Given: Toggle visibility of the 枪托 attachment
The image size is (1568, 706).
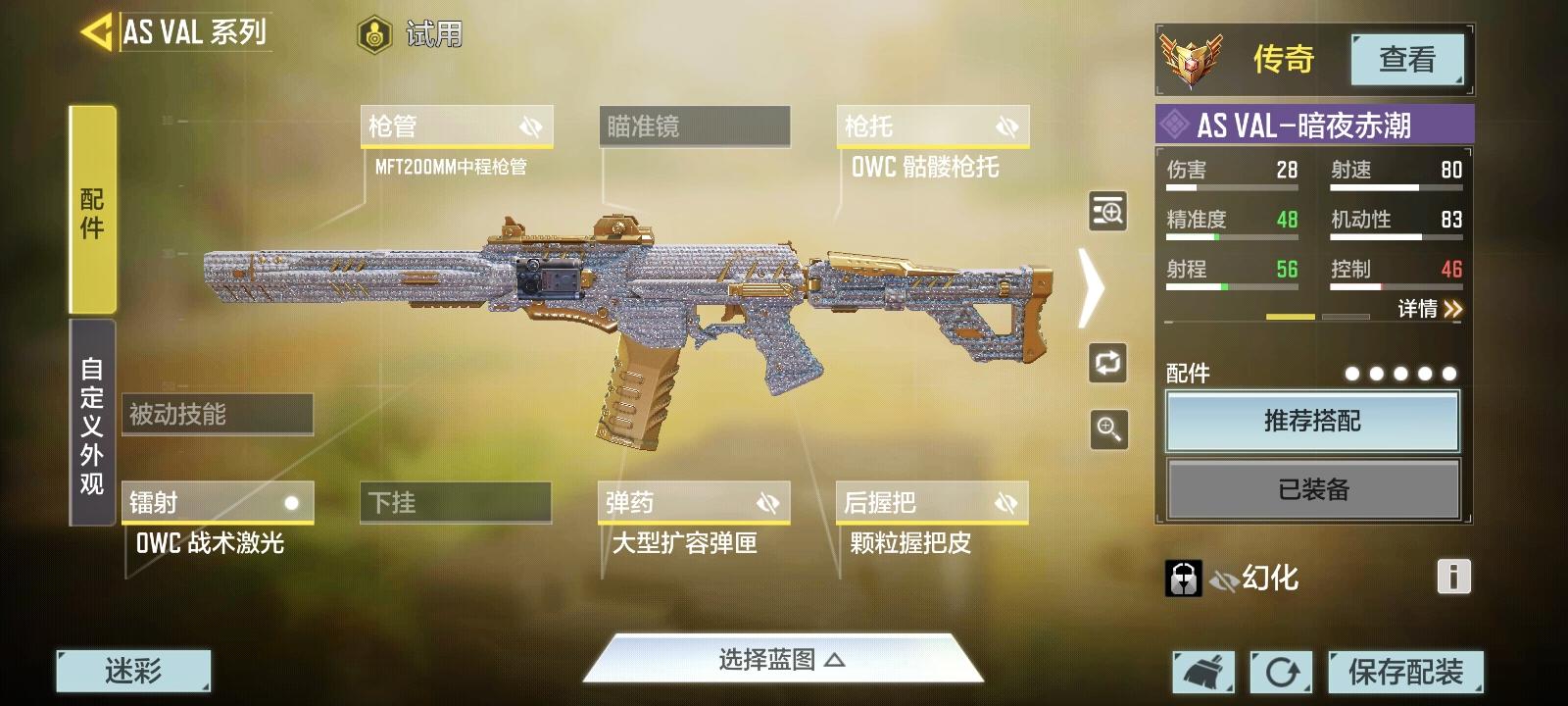Looking at the screenshot, I should pos(1005,126).
